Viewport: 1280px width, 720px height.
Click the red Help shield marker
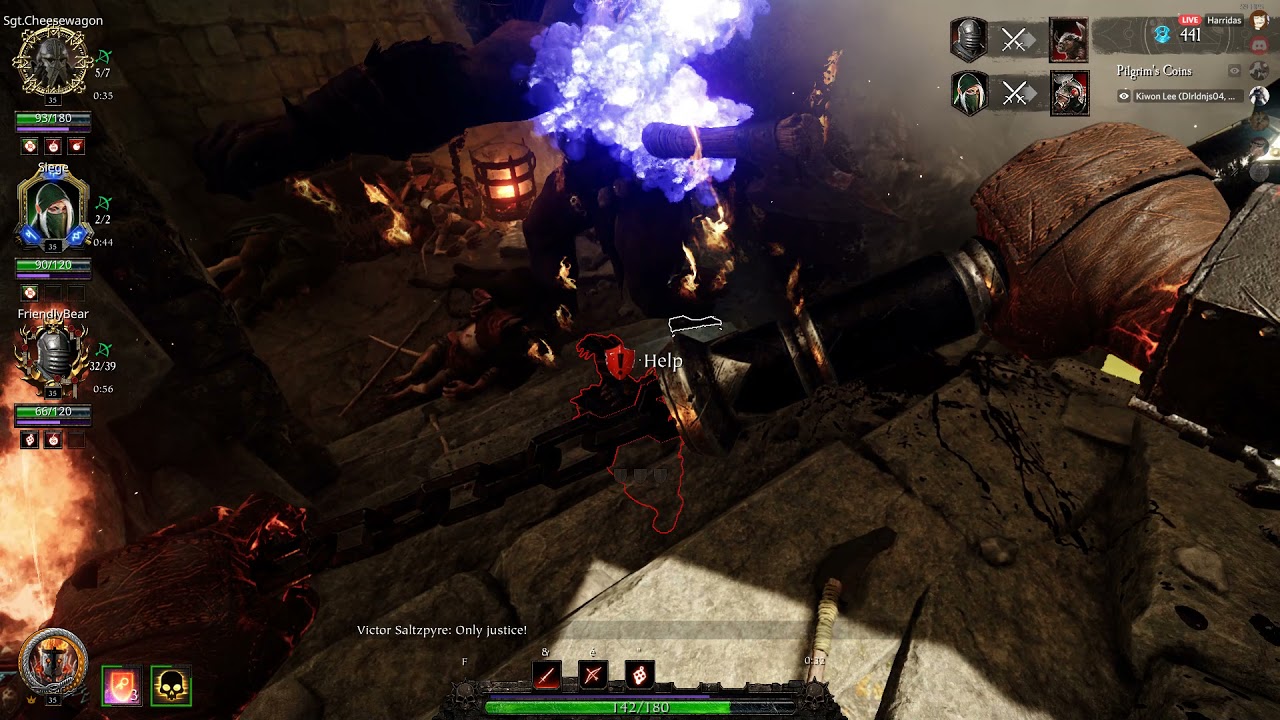pyautogui.click(x=620, y=361)
